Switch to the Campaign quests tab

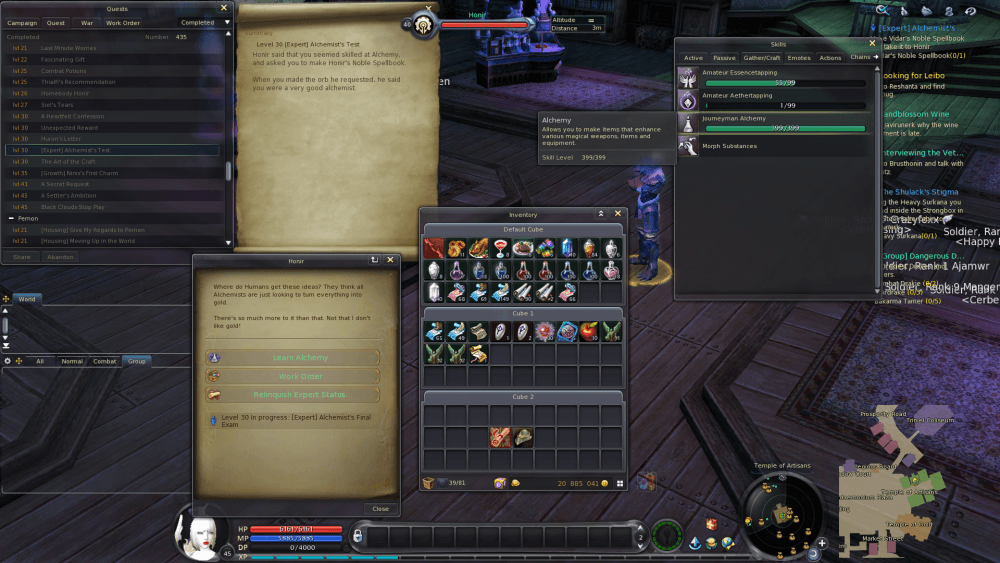[22, 22]
